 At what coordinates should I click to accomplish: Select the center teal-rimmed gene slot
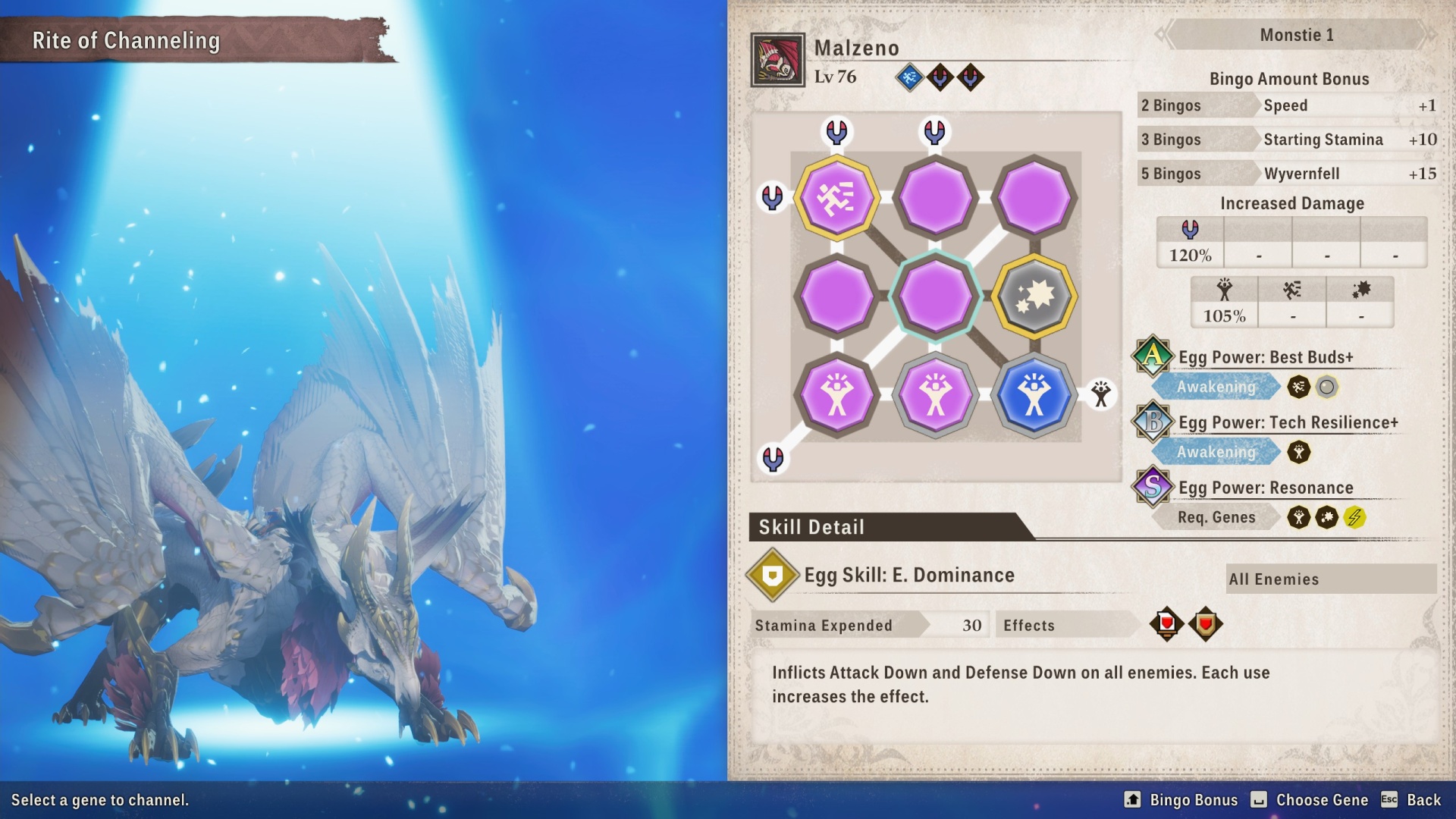[935, 297]
